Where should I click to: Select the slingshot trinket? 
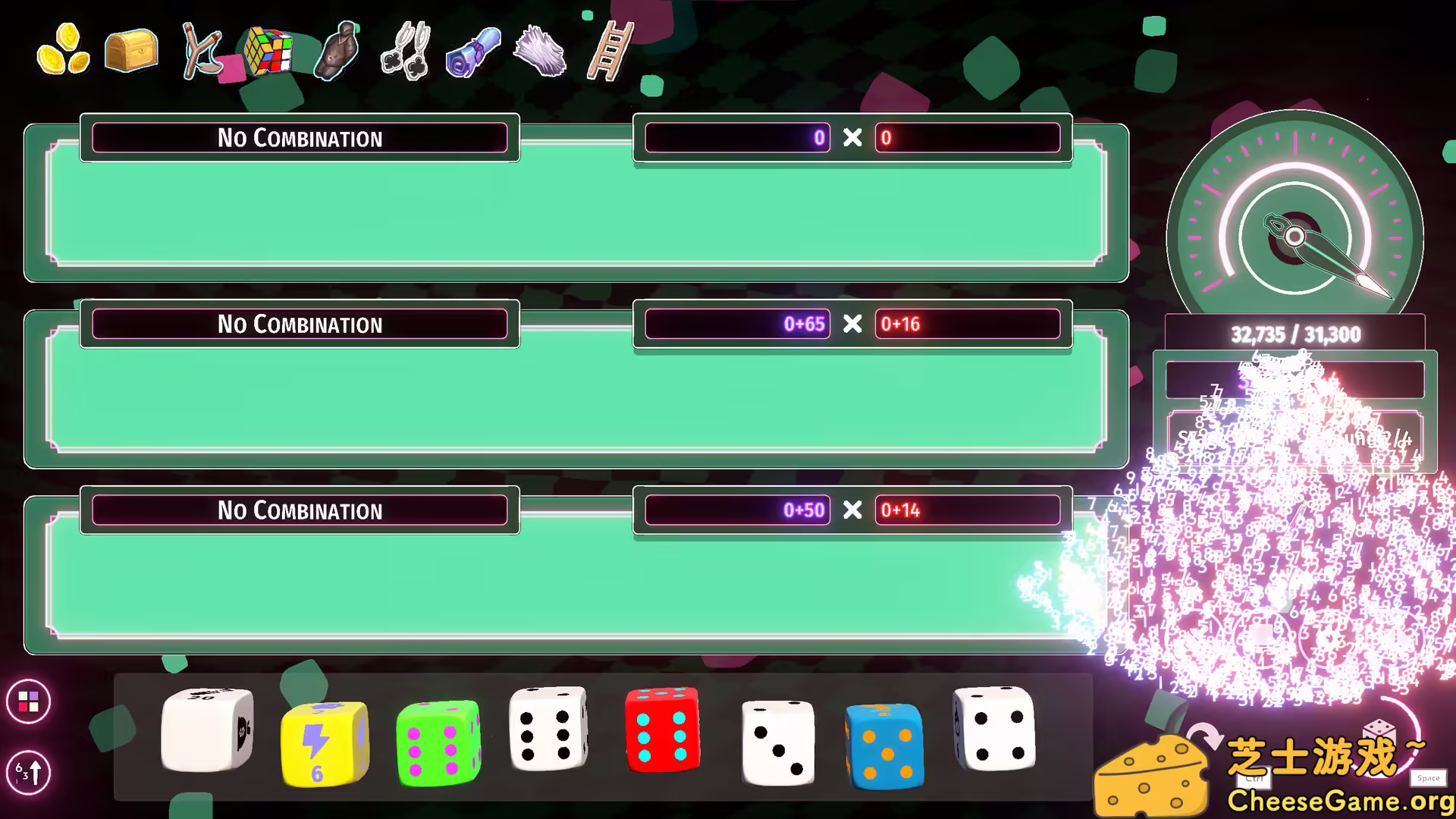click(x=201, y=52)
